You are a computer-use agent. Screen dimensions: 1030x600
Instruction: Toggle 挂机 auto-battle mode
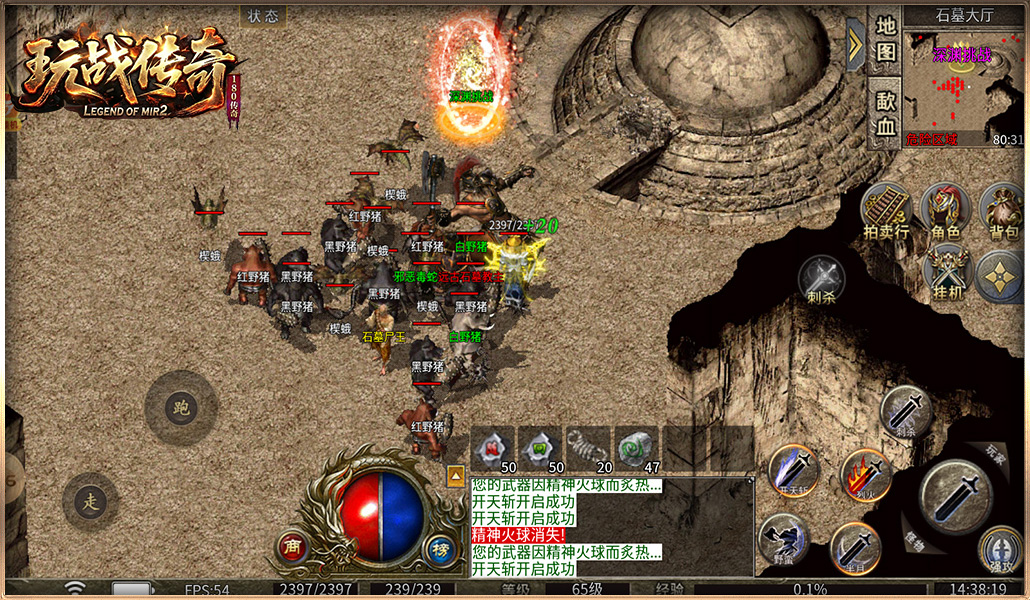946,272
